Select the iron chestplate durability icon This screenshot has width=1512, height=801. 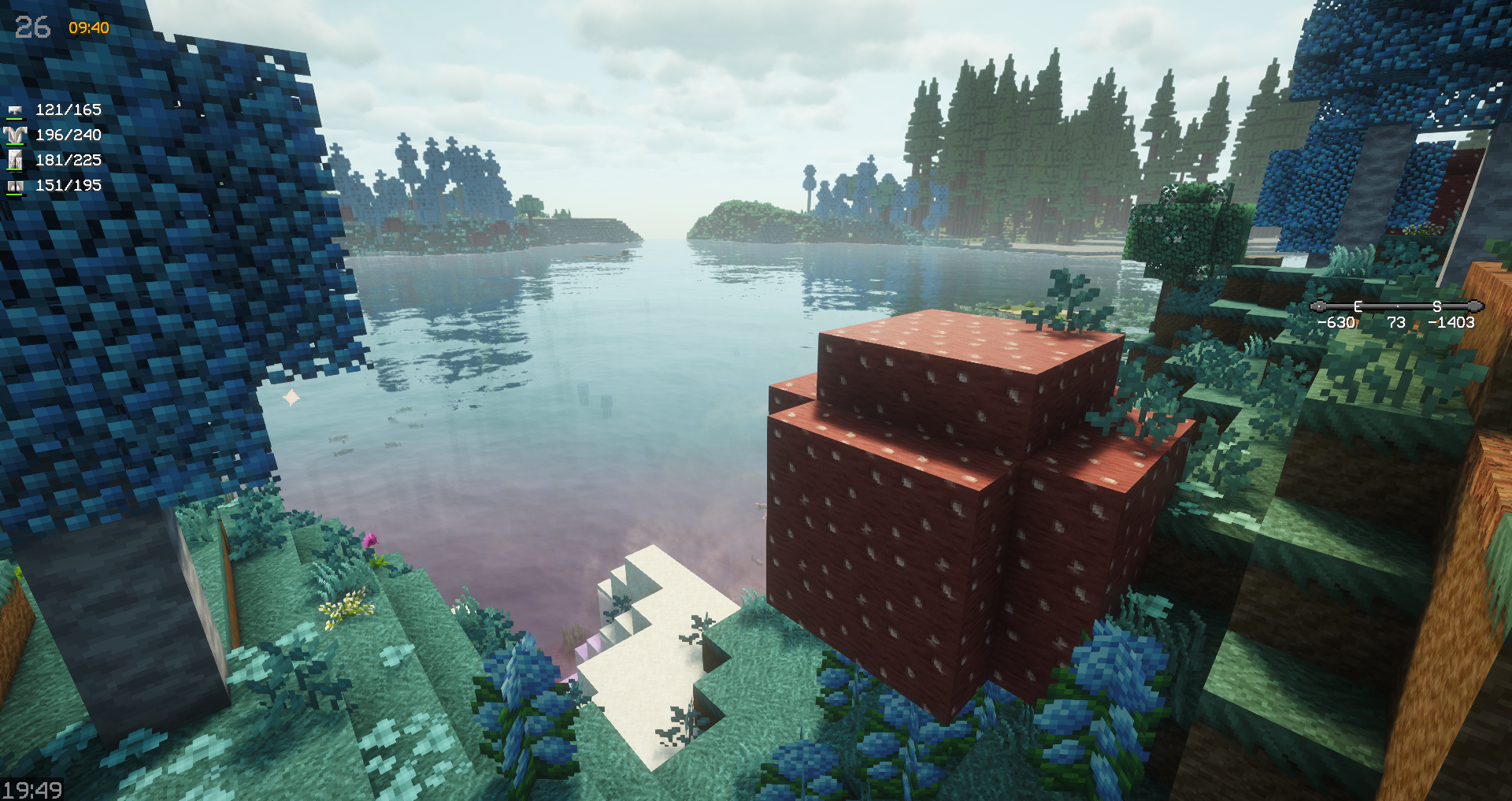click(x=15, y=135)
